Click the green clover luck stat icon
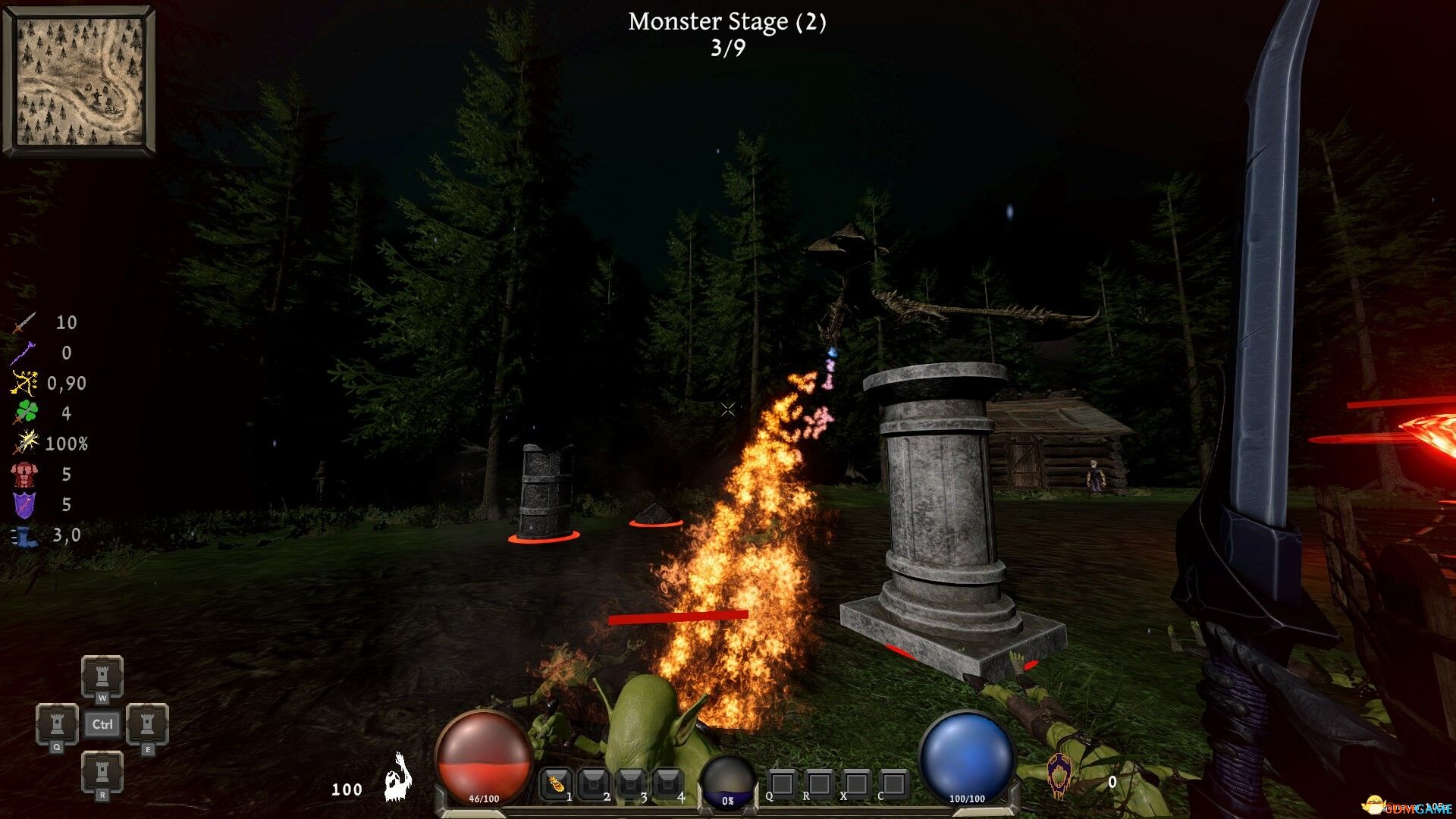 point(27,413)
